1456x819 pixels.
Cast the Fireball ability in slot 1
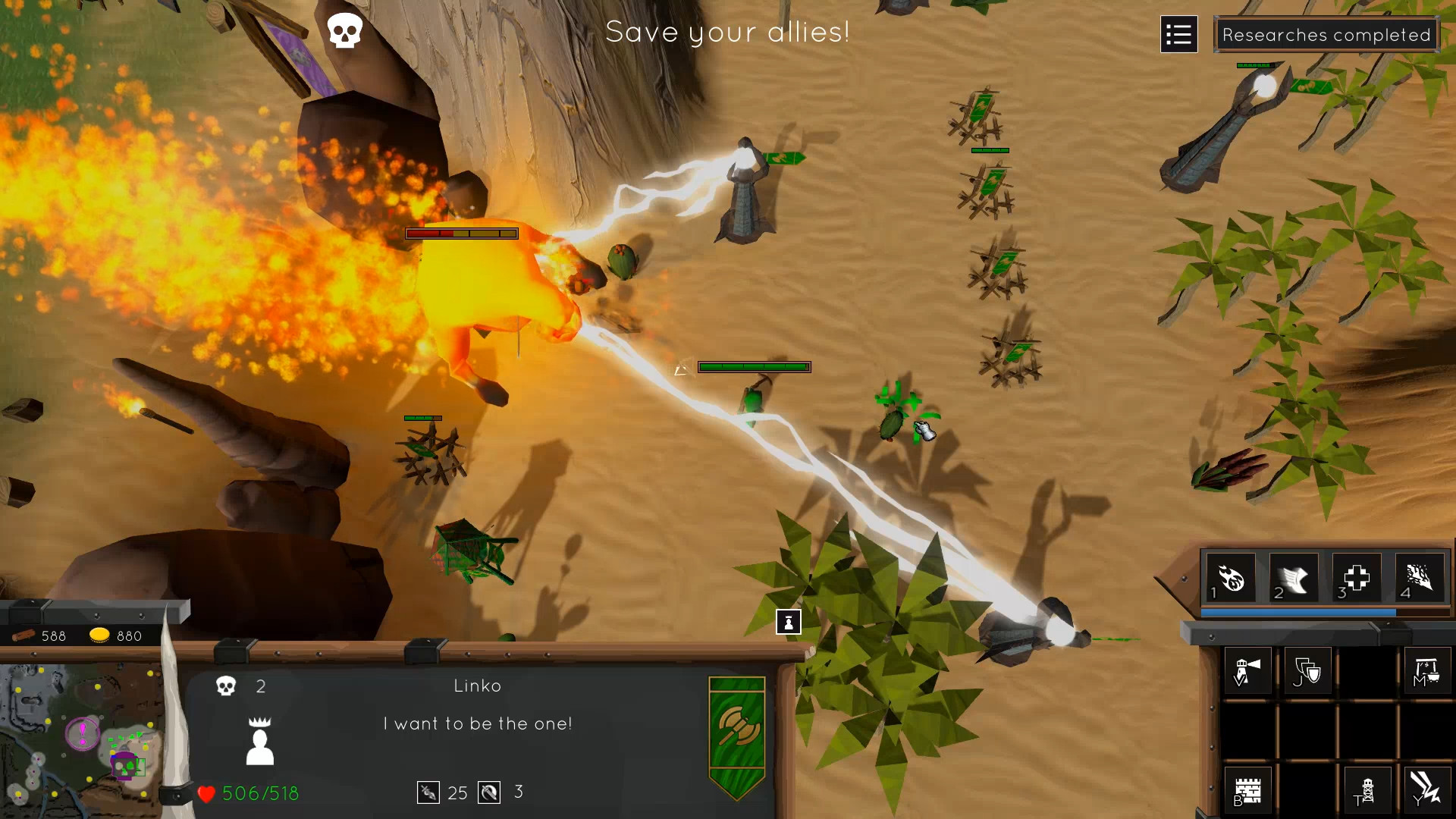click(x=1232, y=578)
